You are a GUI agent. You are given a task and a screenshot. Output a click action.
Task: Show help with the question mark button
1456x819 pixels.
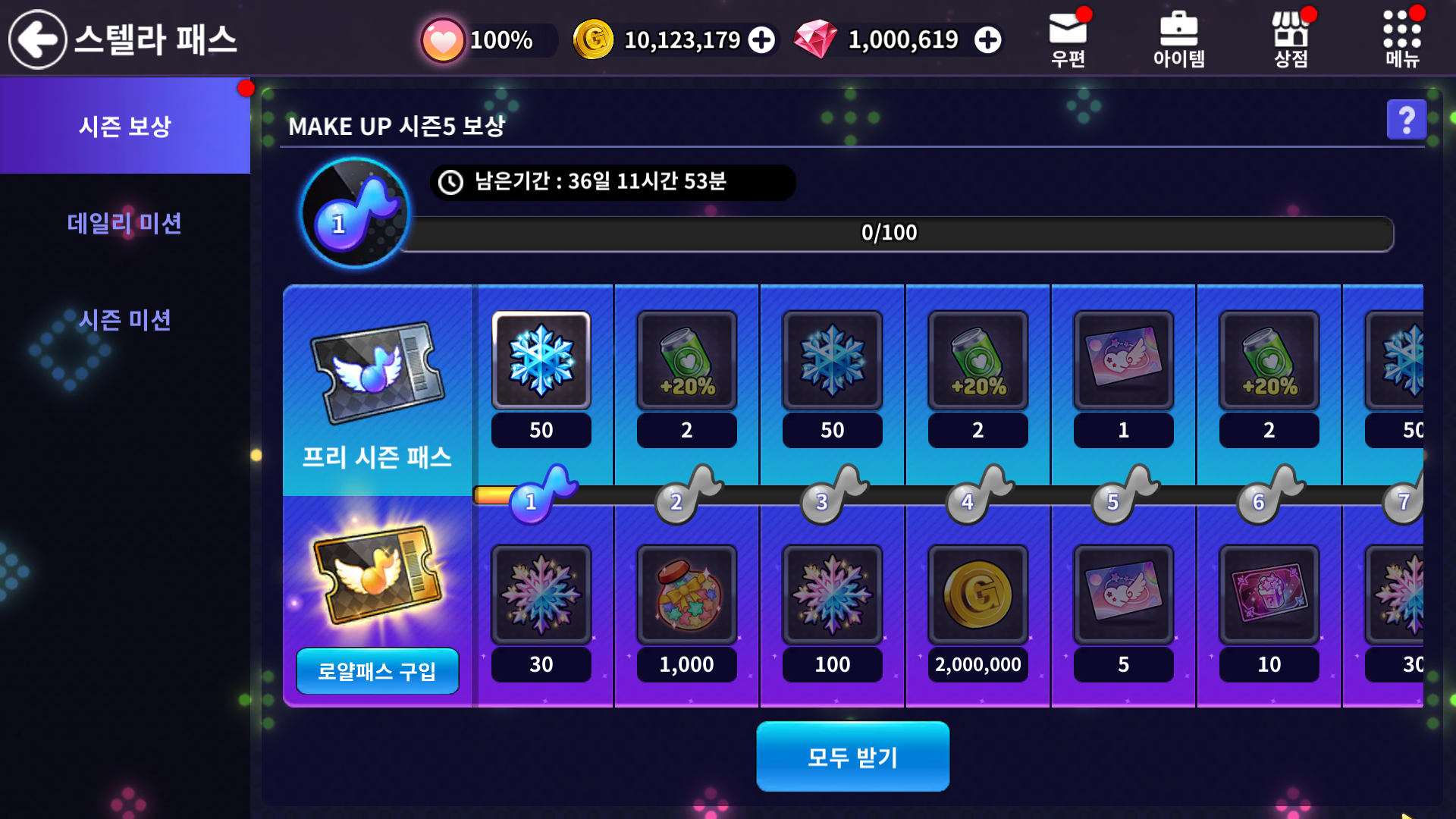[1406, 120]
